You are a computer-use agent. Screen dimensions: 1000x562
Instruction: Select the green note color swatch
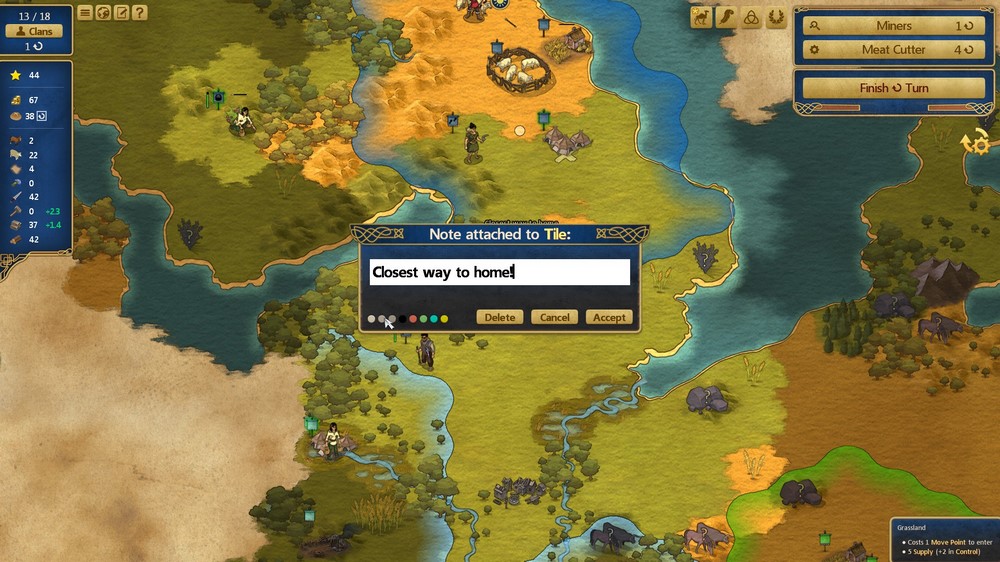(423, 319)
